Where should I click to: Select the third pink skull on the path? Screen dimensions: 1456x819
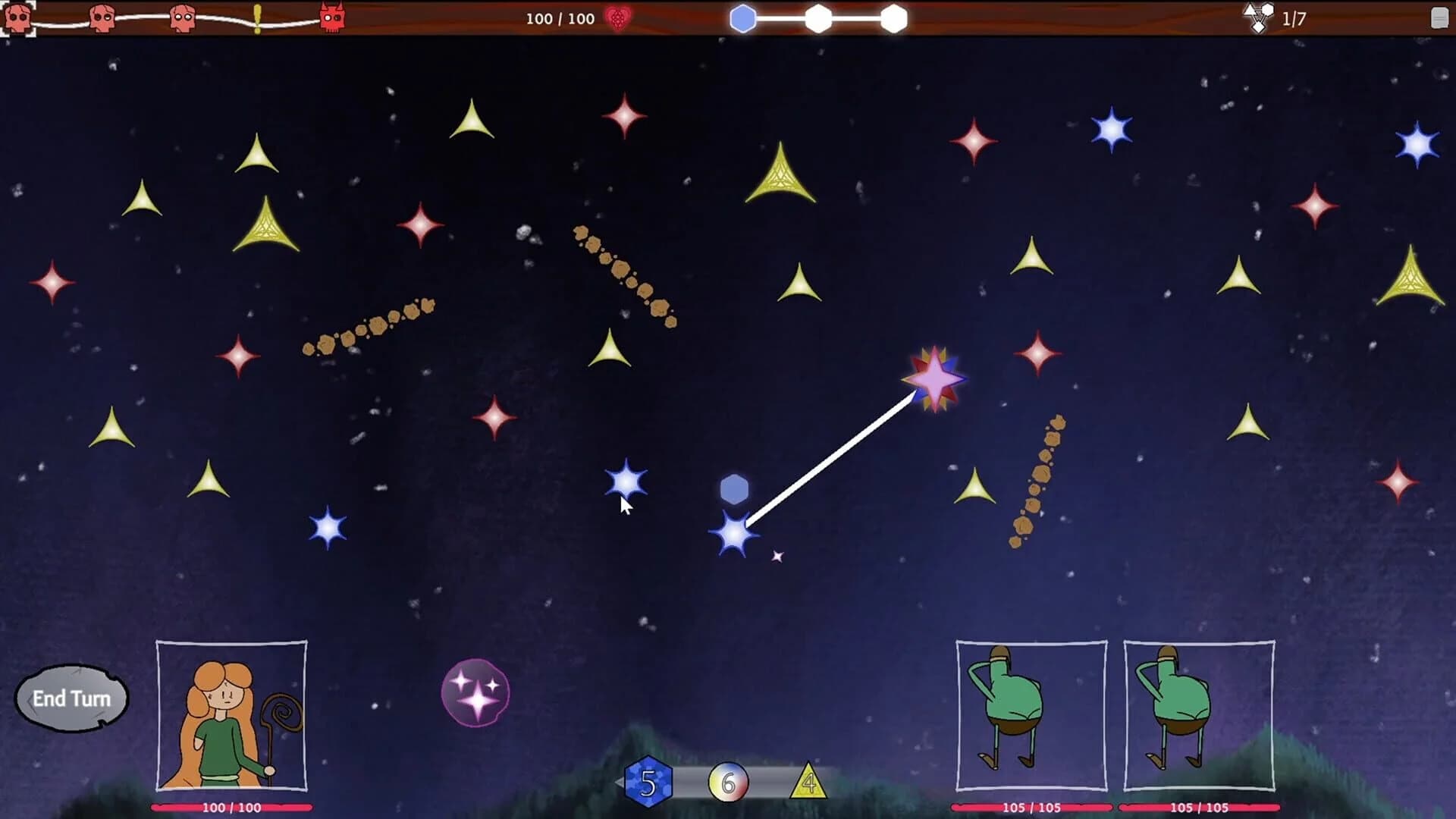pyautogui.click(x=181, y=16)
